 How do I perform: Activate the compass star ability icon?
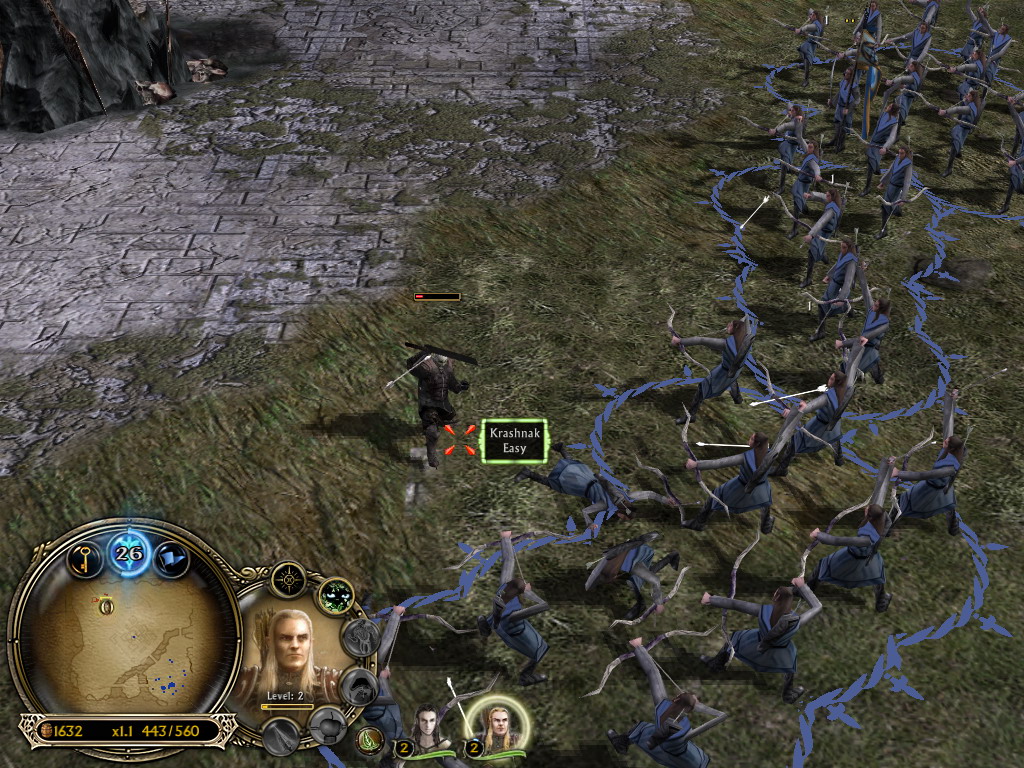(288, 579)
